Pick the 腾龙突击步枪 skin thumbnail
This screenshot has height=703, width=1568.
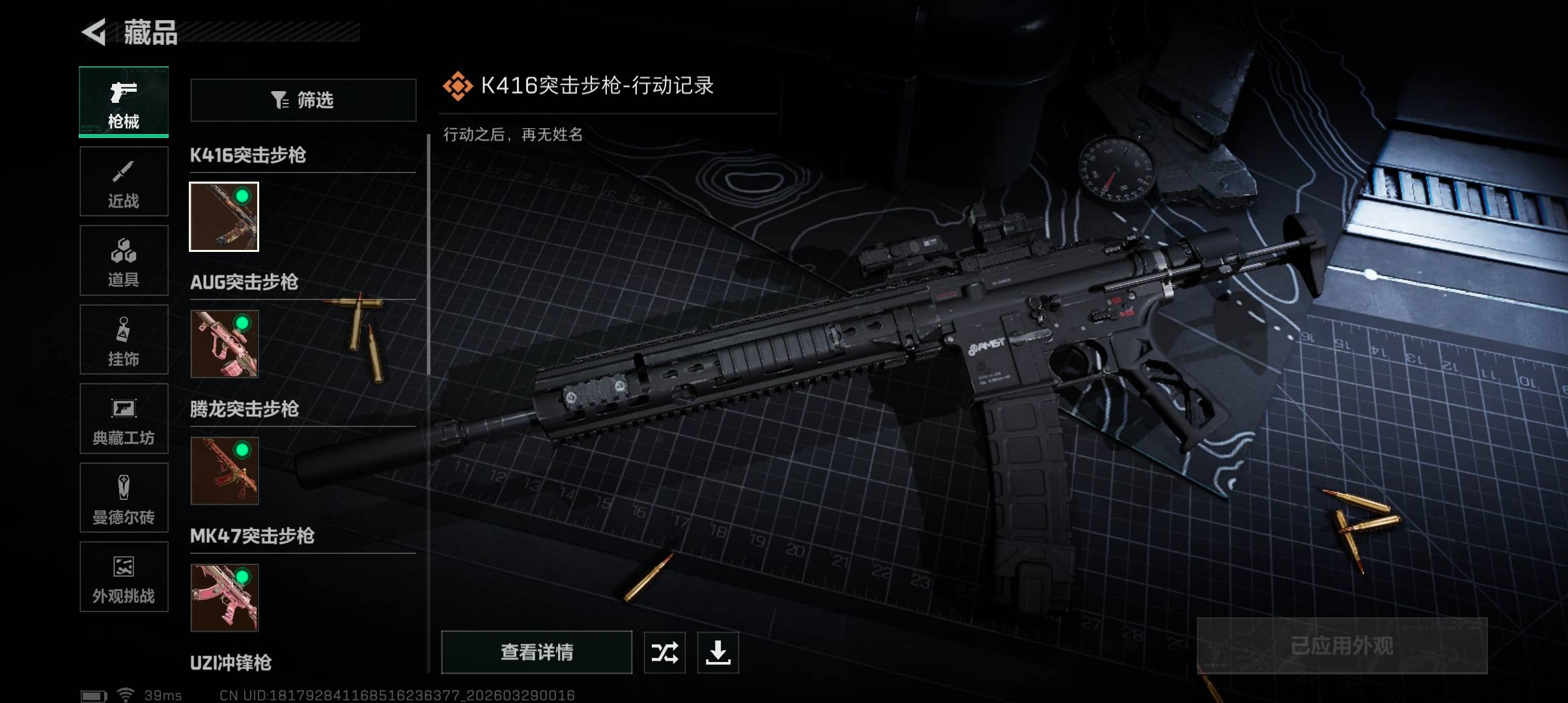[x=224, y=471]
